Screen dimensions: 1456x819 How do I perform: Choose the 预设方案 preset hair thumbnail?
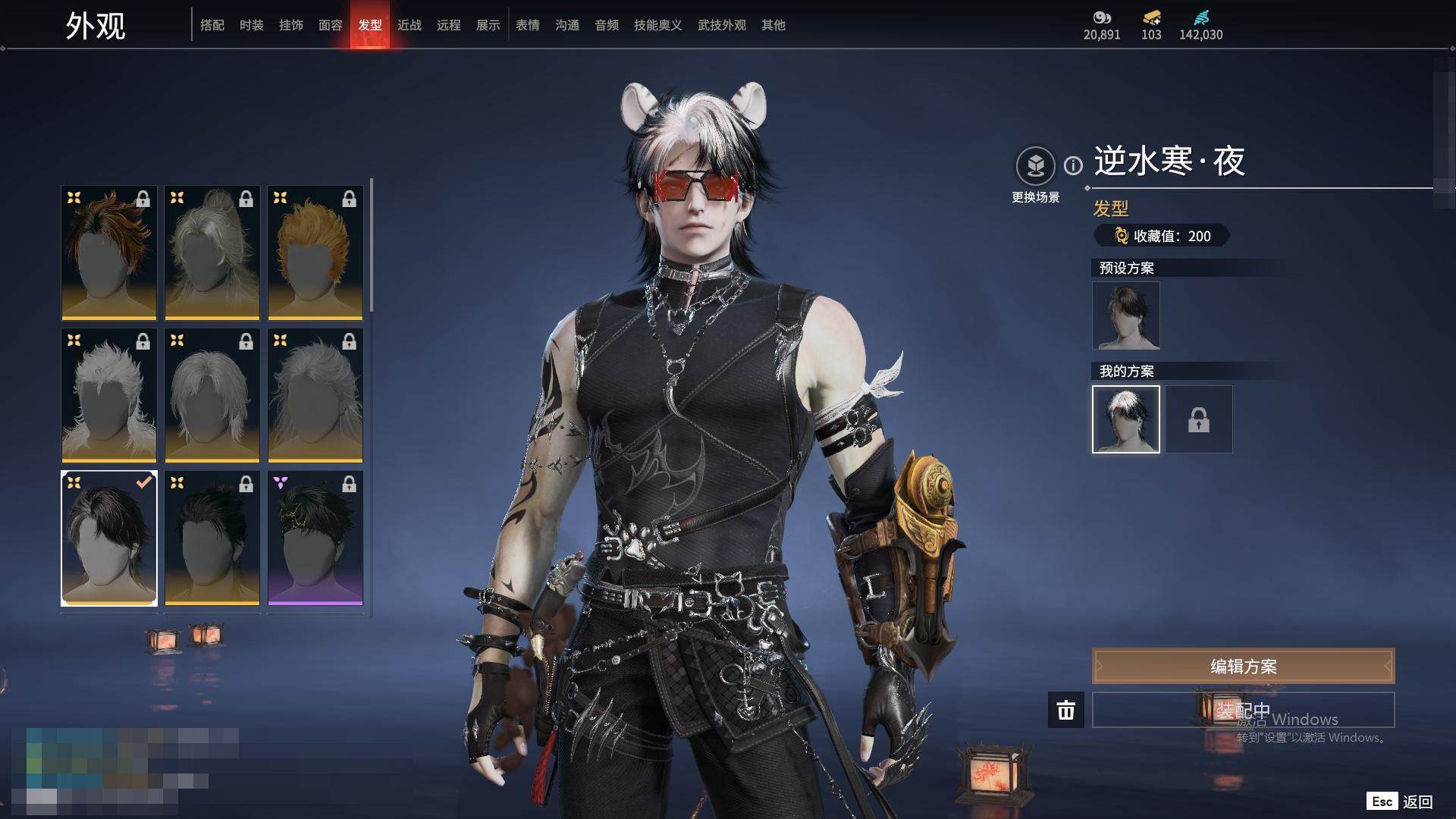coord(1126,315)
